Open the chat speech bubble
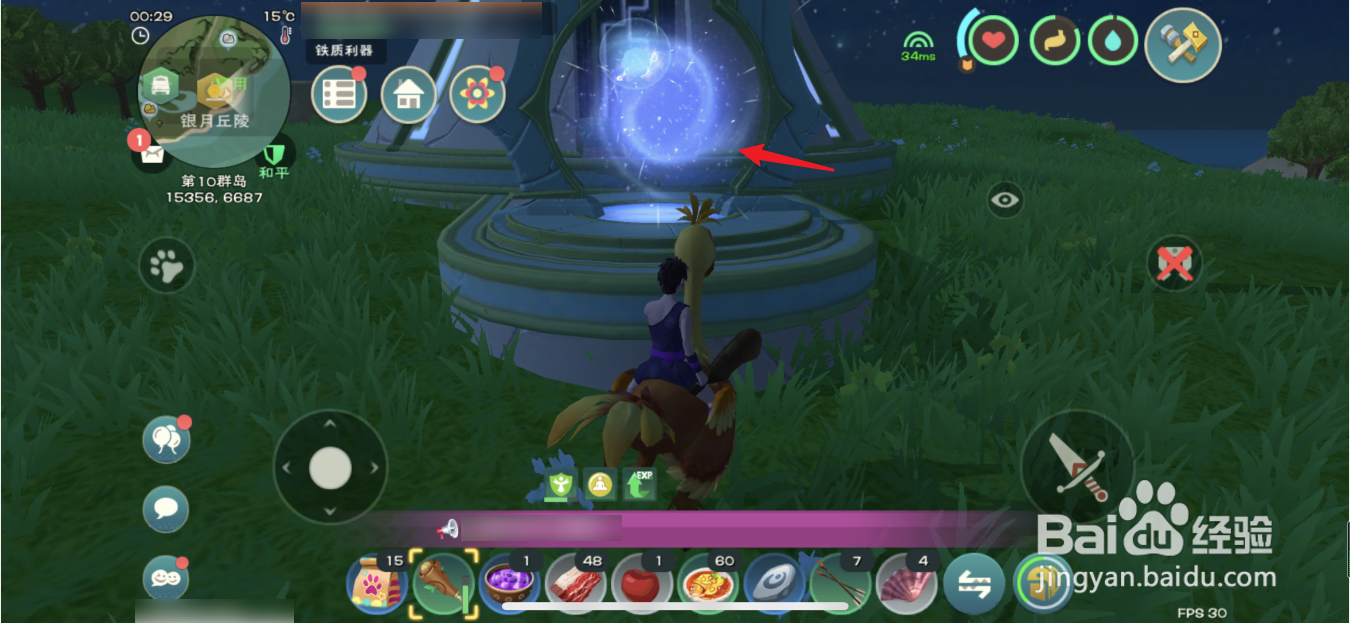The image size is (1350, 623). 166,509
